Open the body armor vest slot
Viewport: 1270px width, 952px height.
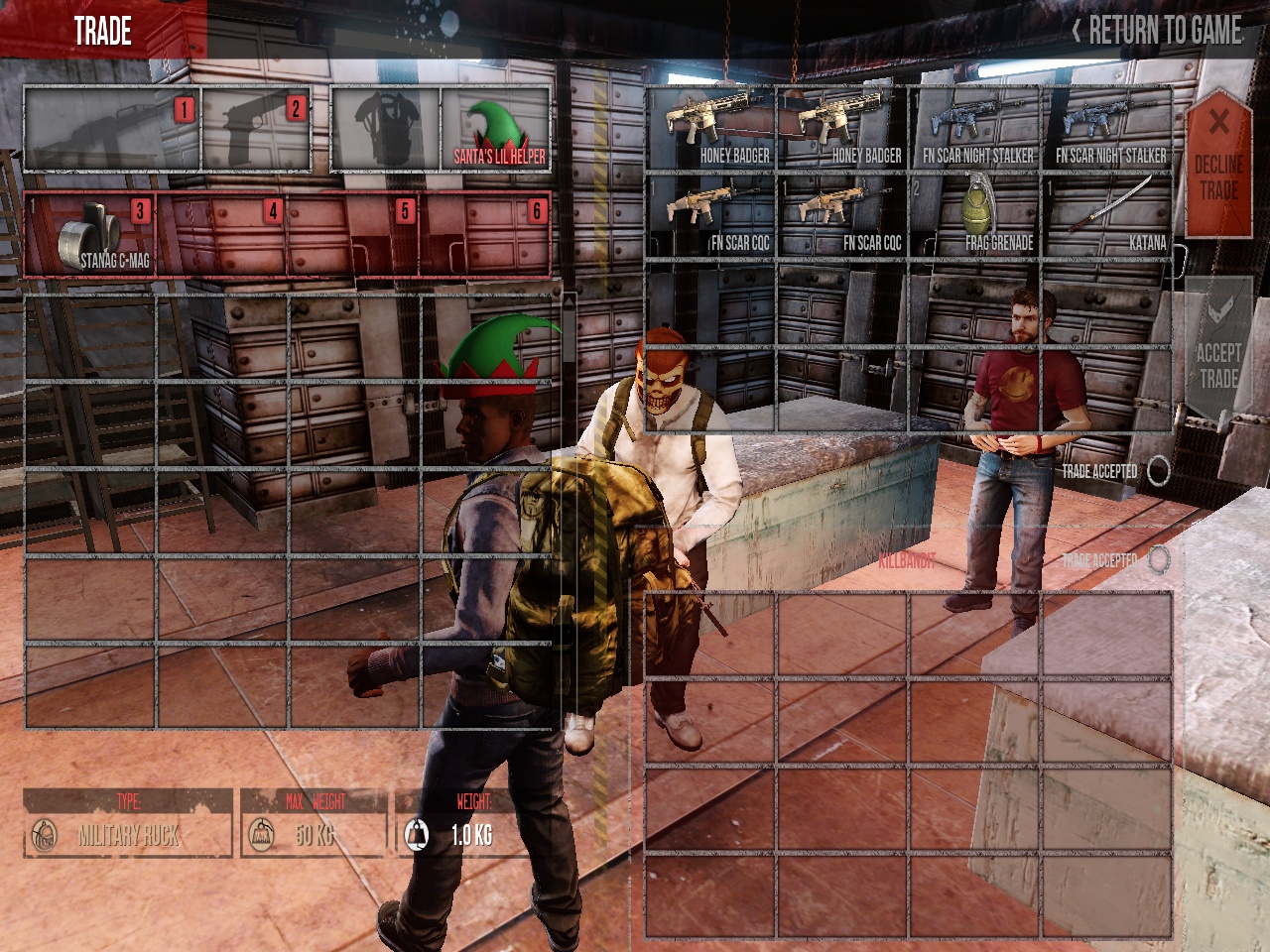pyautogui.click(x=385, y=129)
